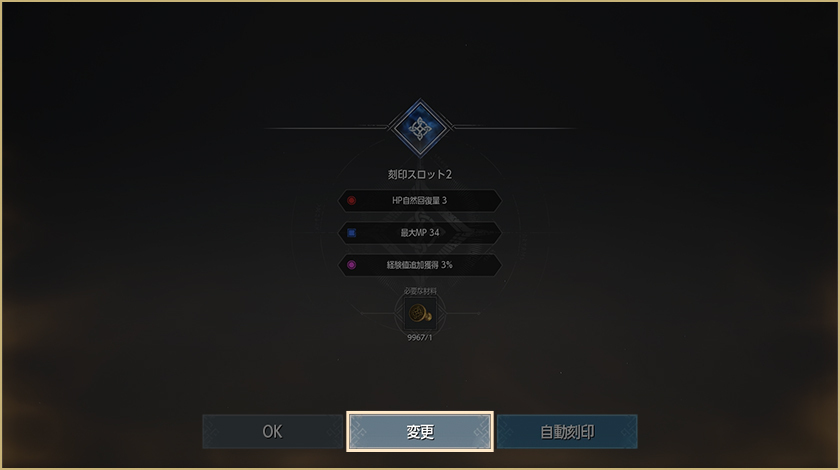The width and height of the screenshot is (840, 470).
Task: Confirm with the OK button
Action: pos(272,432)
